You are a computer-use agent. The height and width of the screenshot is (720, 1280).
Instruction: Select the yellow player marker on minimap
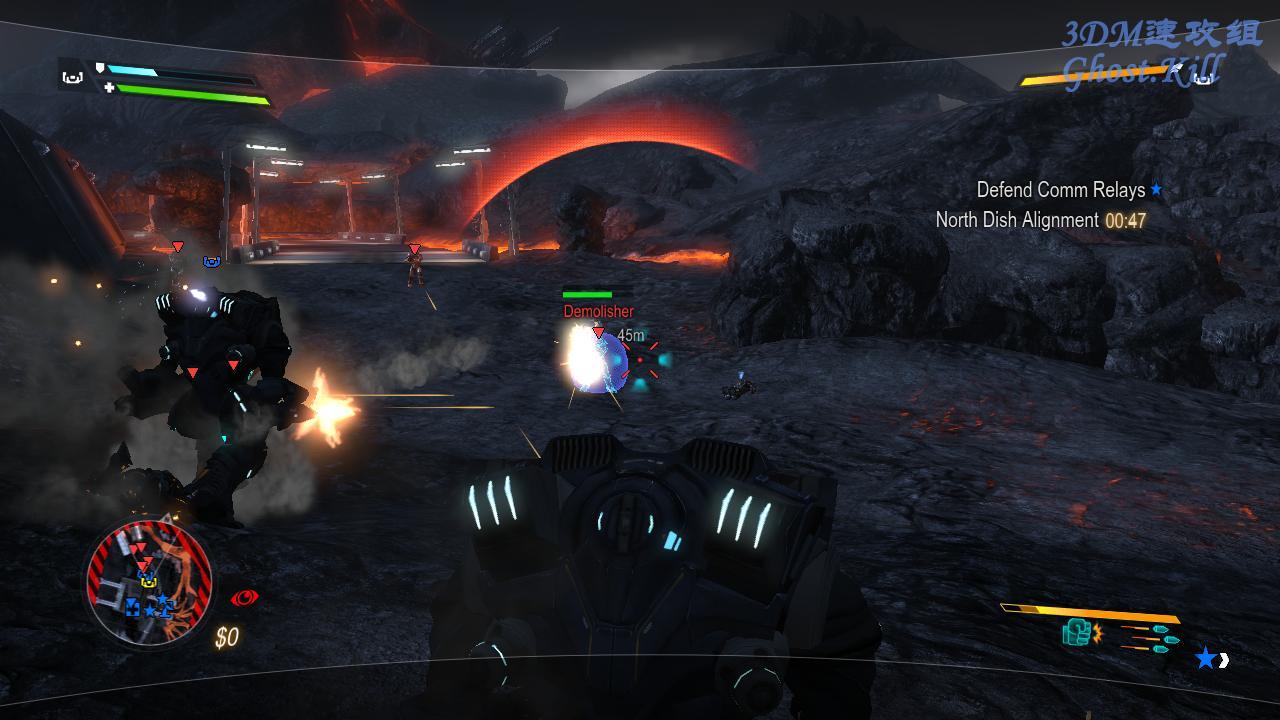[149, 581]
